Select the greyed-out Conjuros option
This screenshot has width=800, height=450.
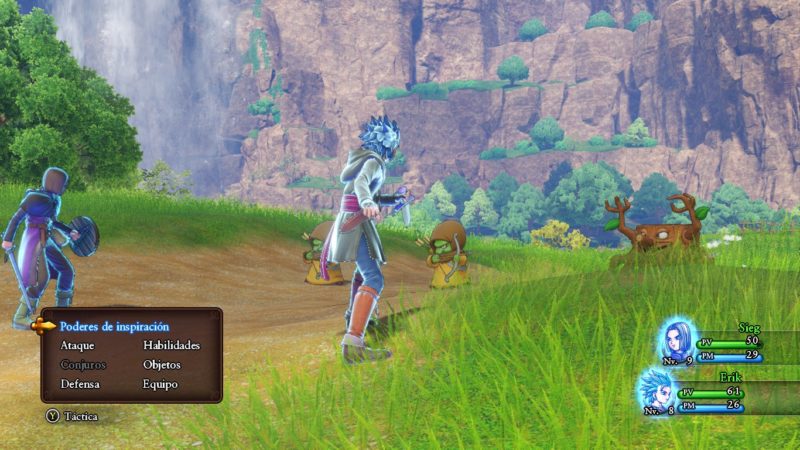click(x=83, y=364)
